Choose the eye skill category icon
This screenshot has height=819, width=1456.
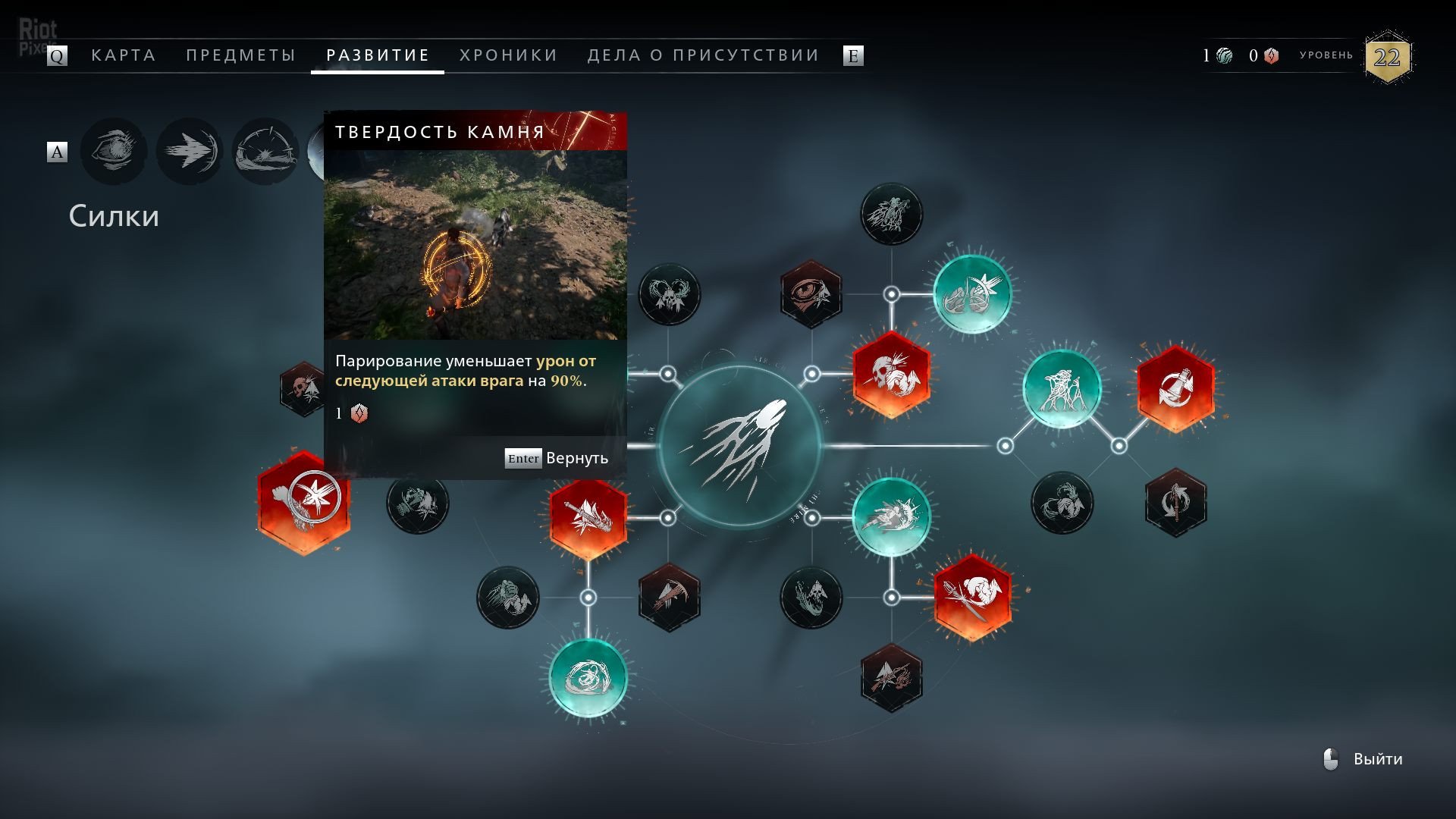114,152
